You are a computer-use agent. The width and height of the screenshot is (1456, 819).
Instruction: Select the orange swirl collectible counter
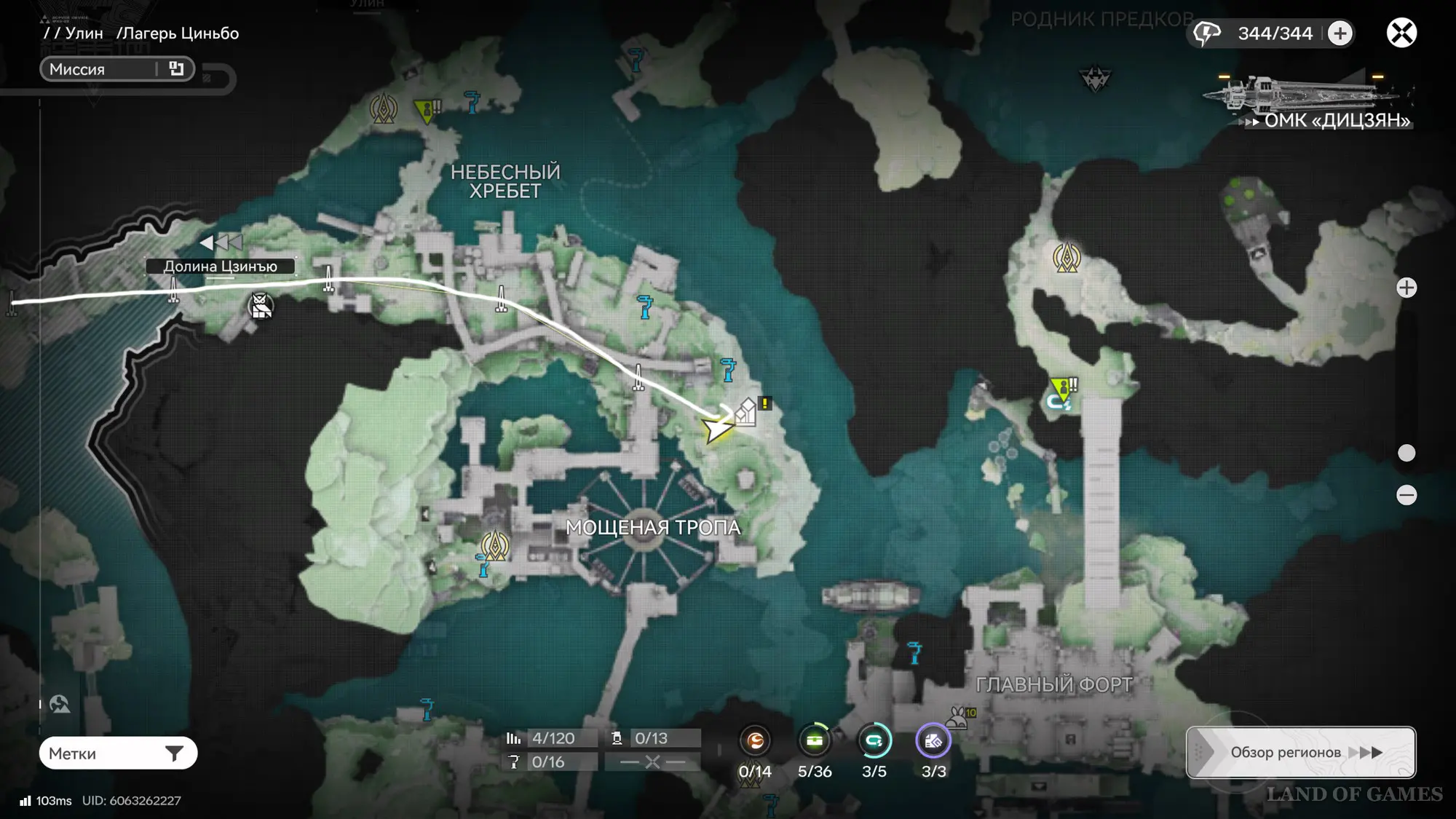coord(755,741)
